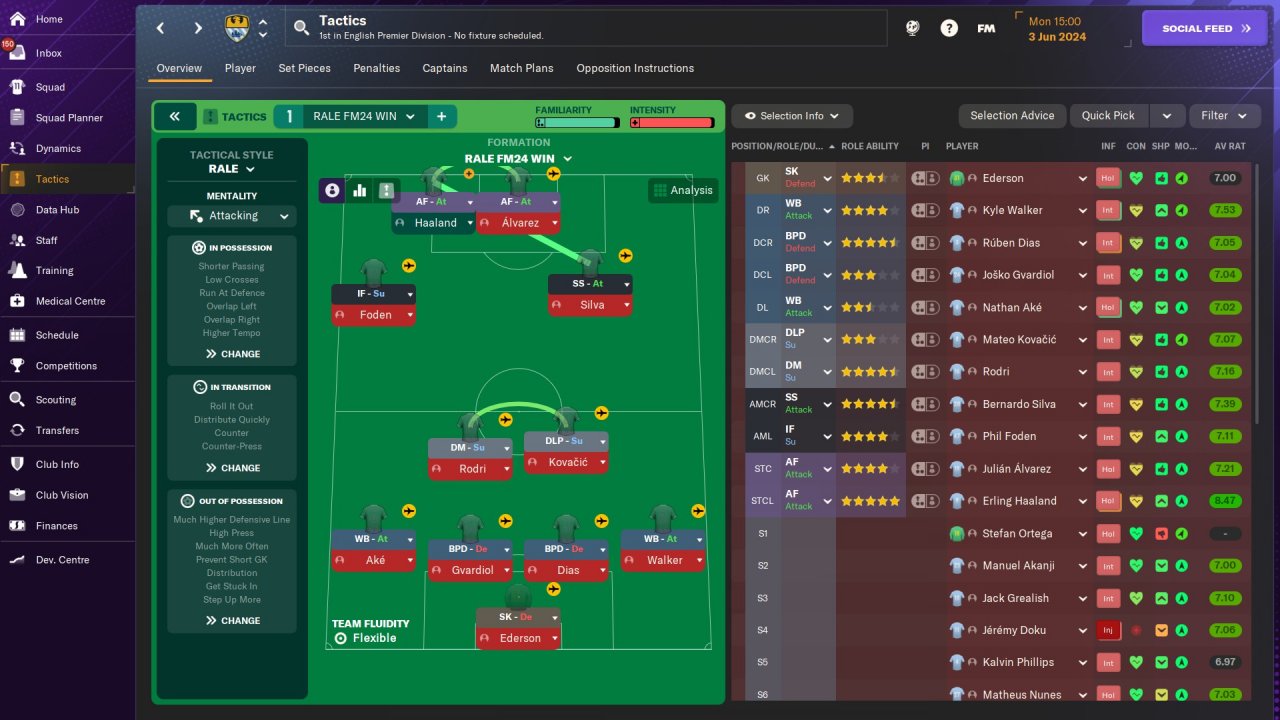Use Quick Pick to select the team
The width and height of the screenshot is (1280, 720).
(x=1108, y=116)
